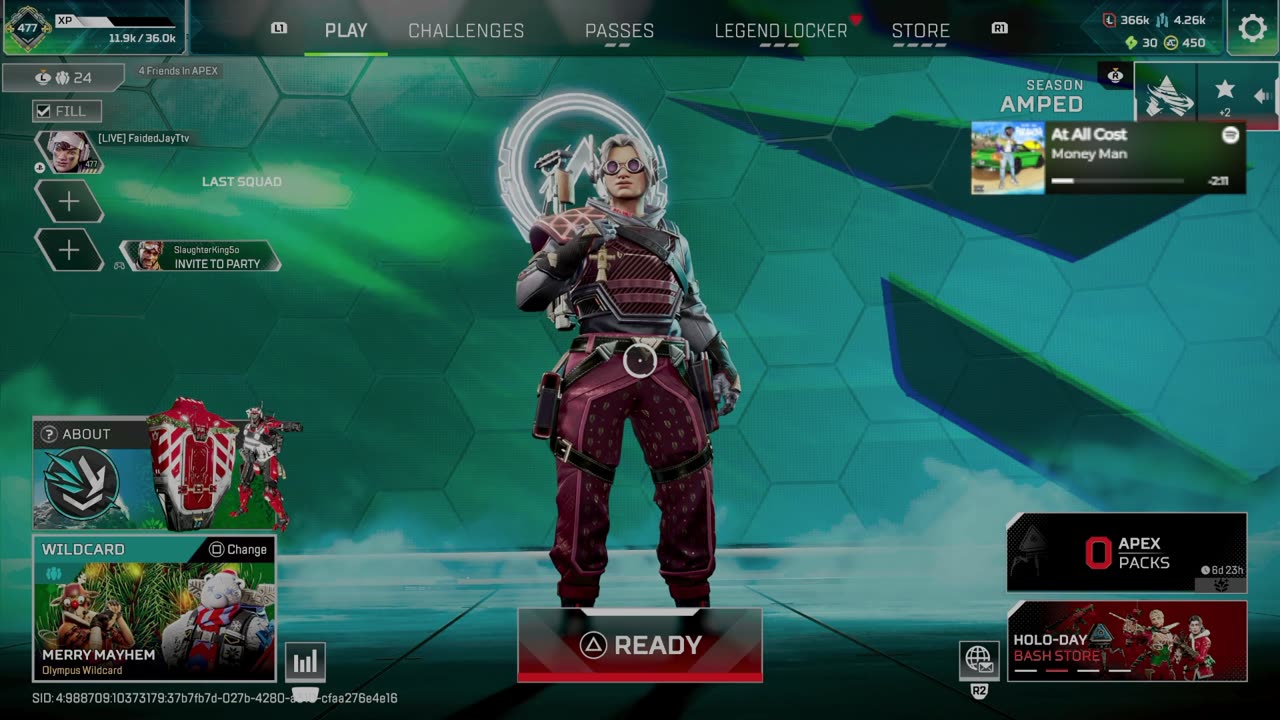
Task: Open the friends list button
Action: [x=63, y=78]
